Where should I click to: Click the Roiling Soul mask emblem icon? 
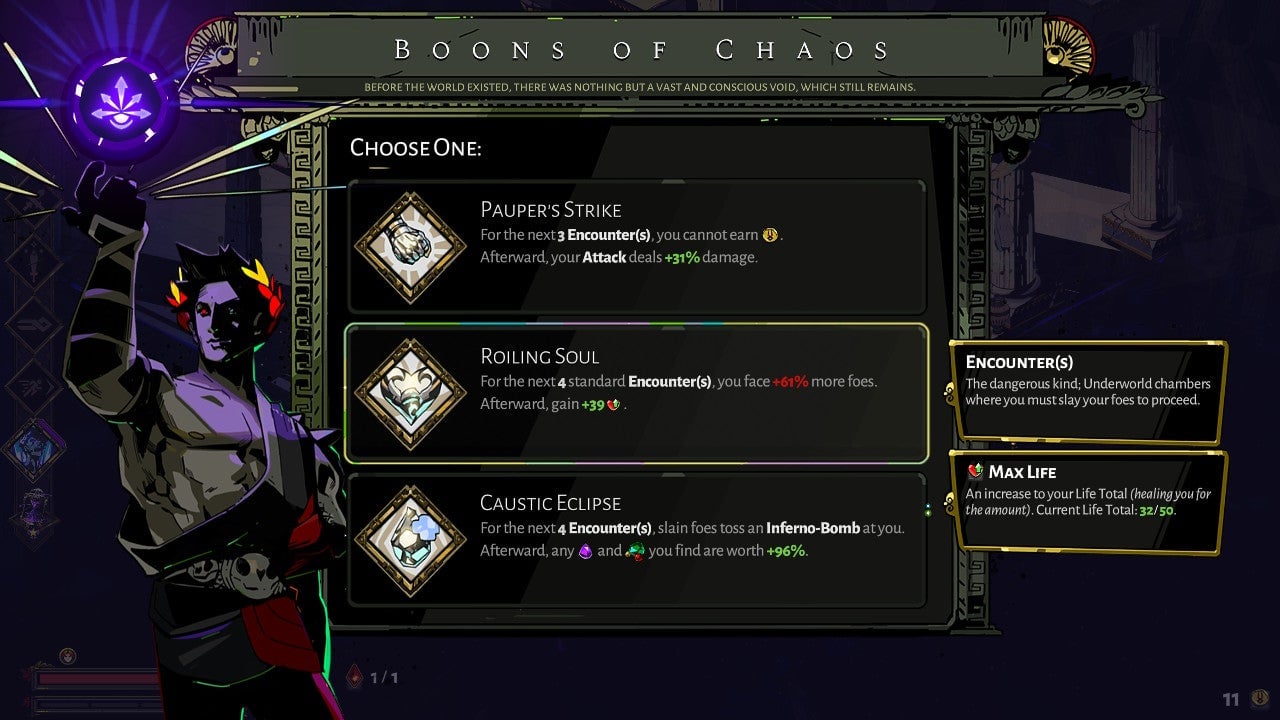410,391
